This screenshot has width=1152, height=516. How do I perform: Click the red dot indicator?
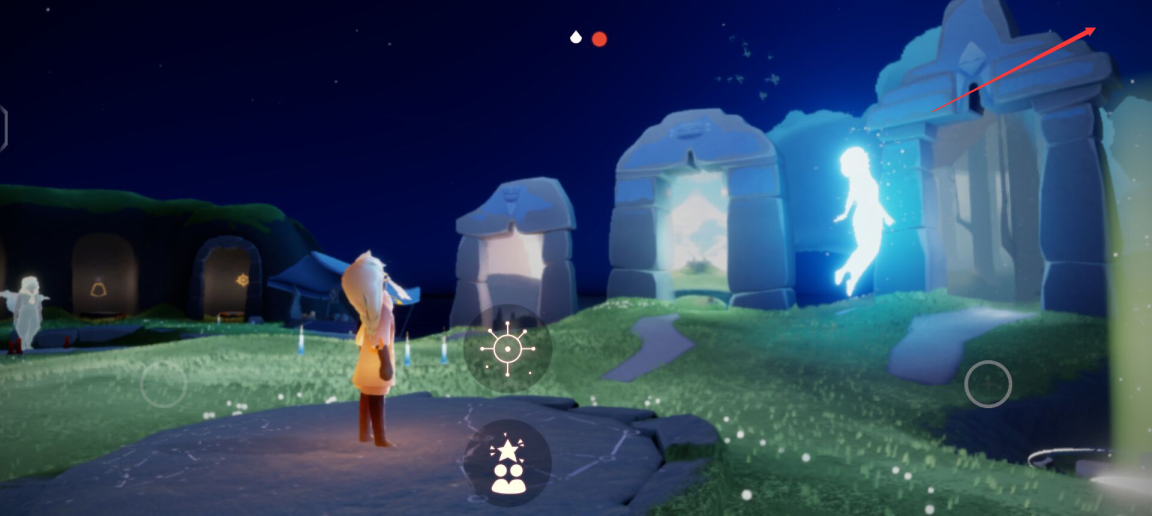click(x=599, y=39)
